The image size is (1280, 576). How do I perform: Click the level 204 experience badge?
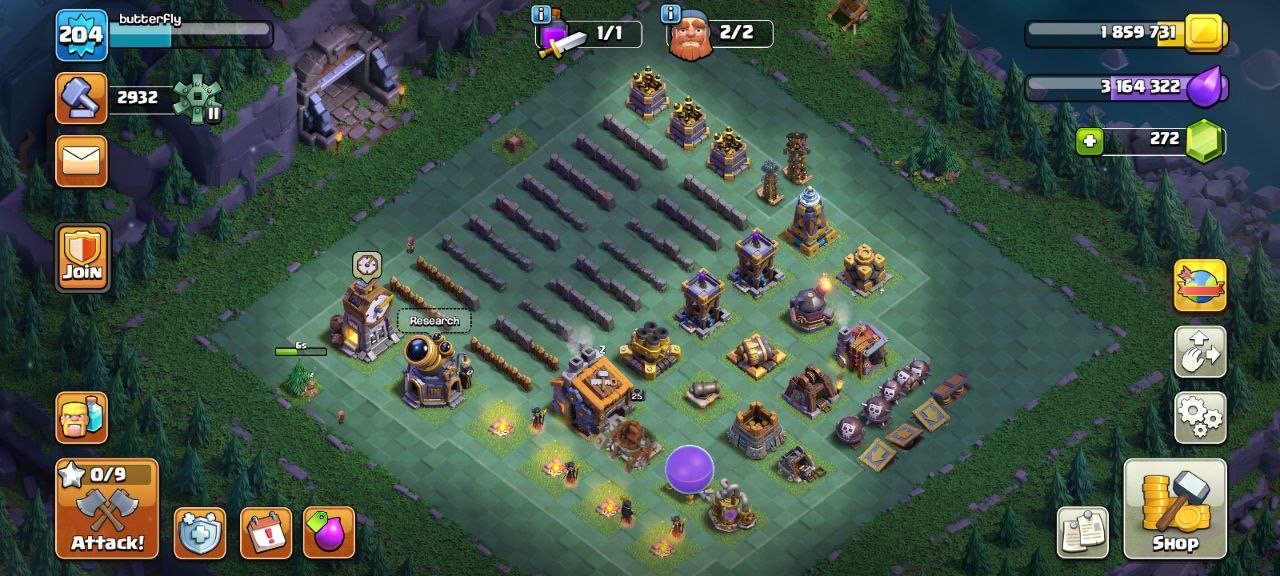click(81, 35)
